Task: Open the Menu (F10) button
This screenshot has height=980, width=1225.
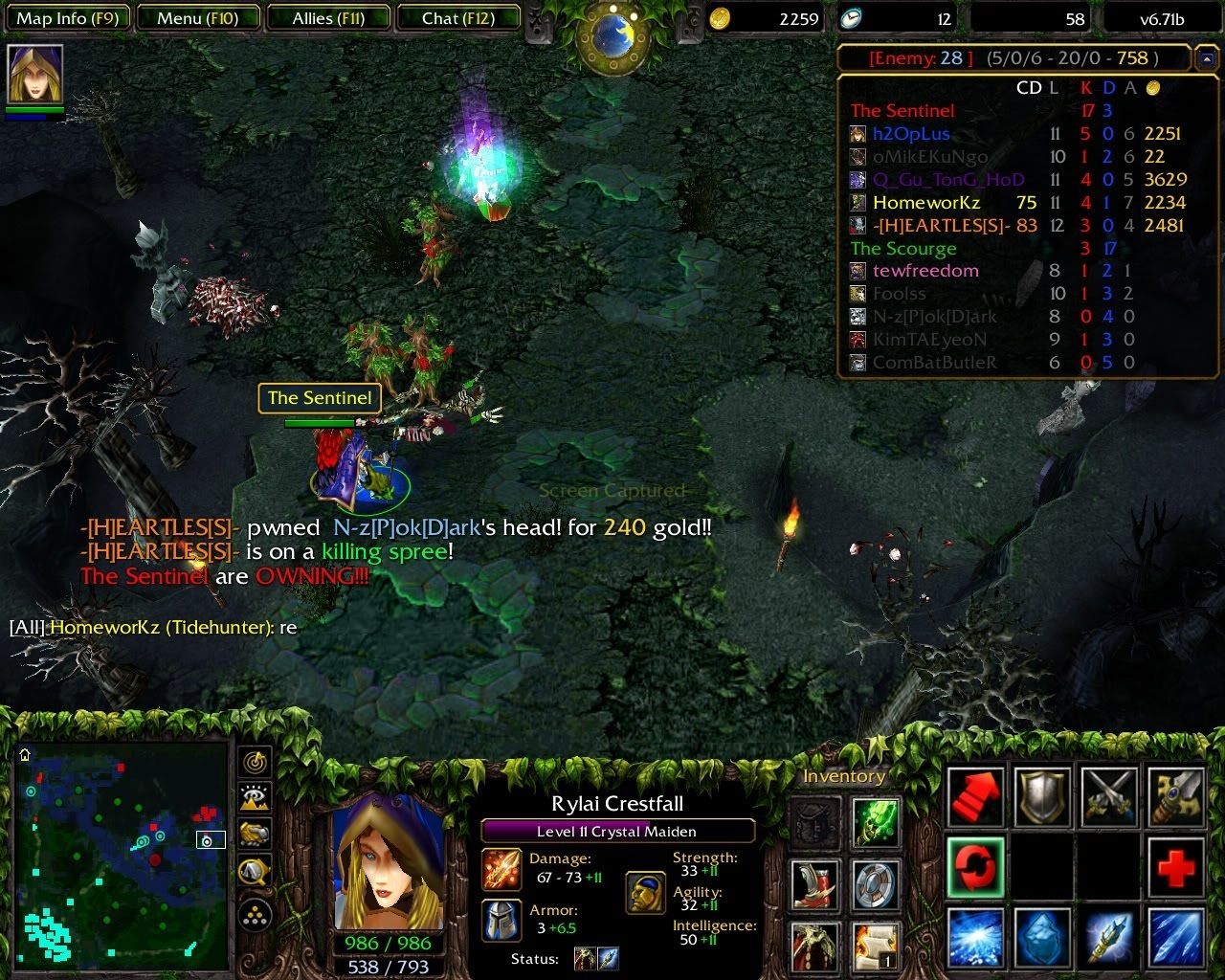Action: tap(199, 18)
